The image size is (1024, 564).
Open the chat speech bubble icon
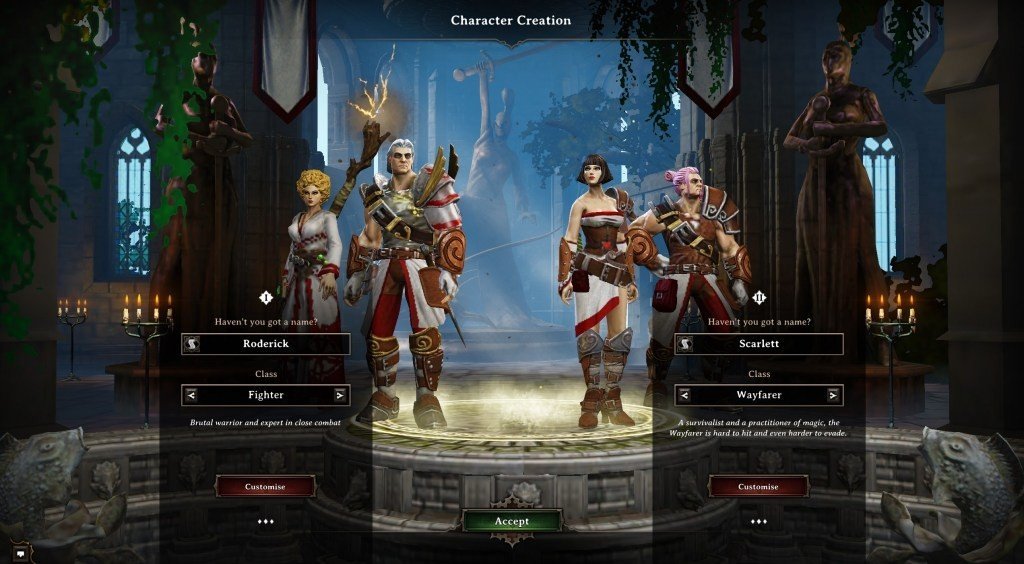20,550
